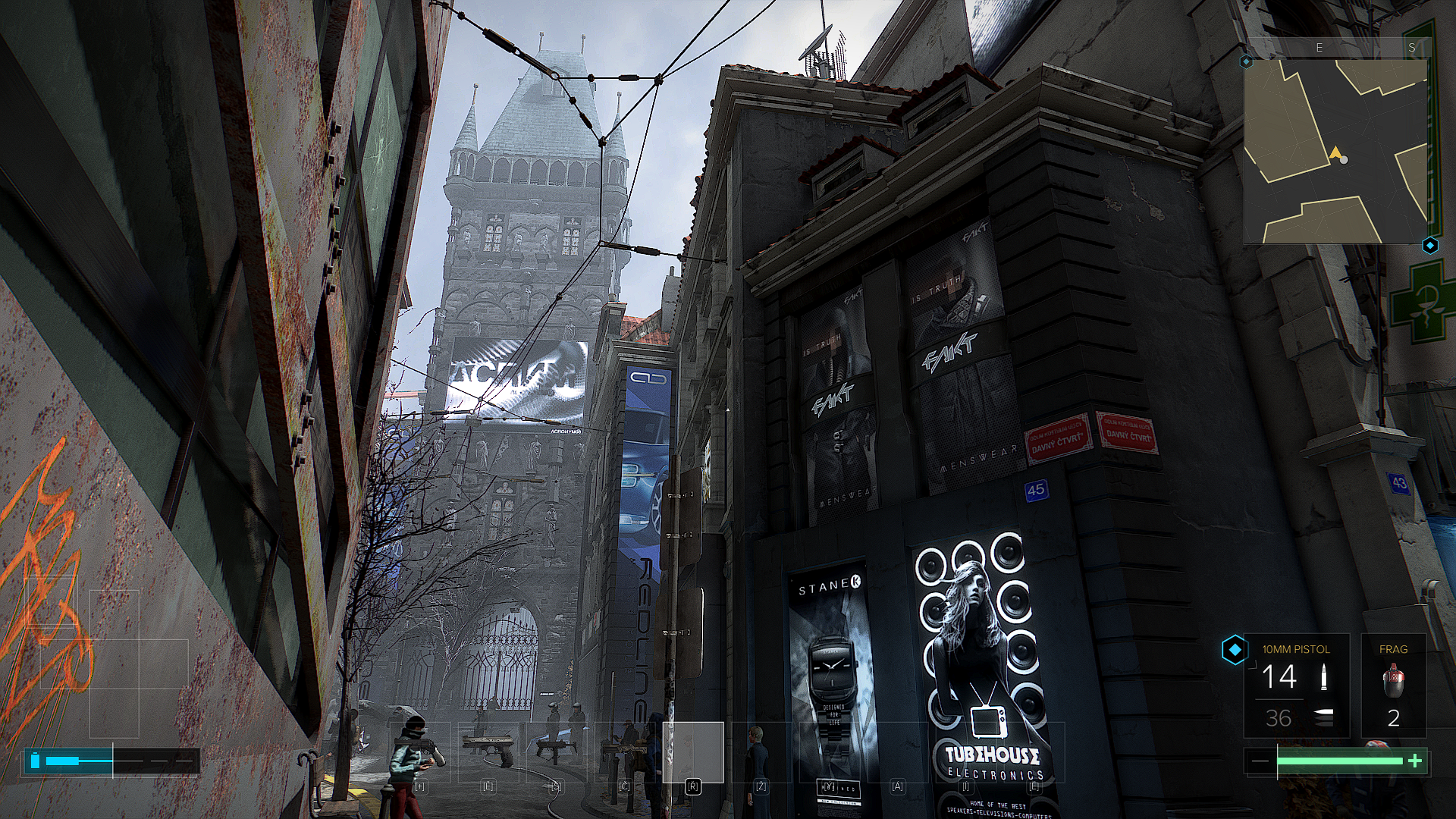The image size is (1456, 819).
Task: Click the blue hexagon icon beside 10MM Pistol
Action: (x=1235, y=650)
